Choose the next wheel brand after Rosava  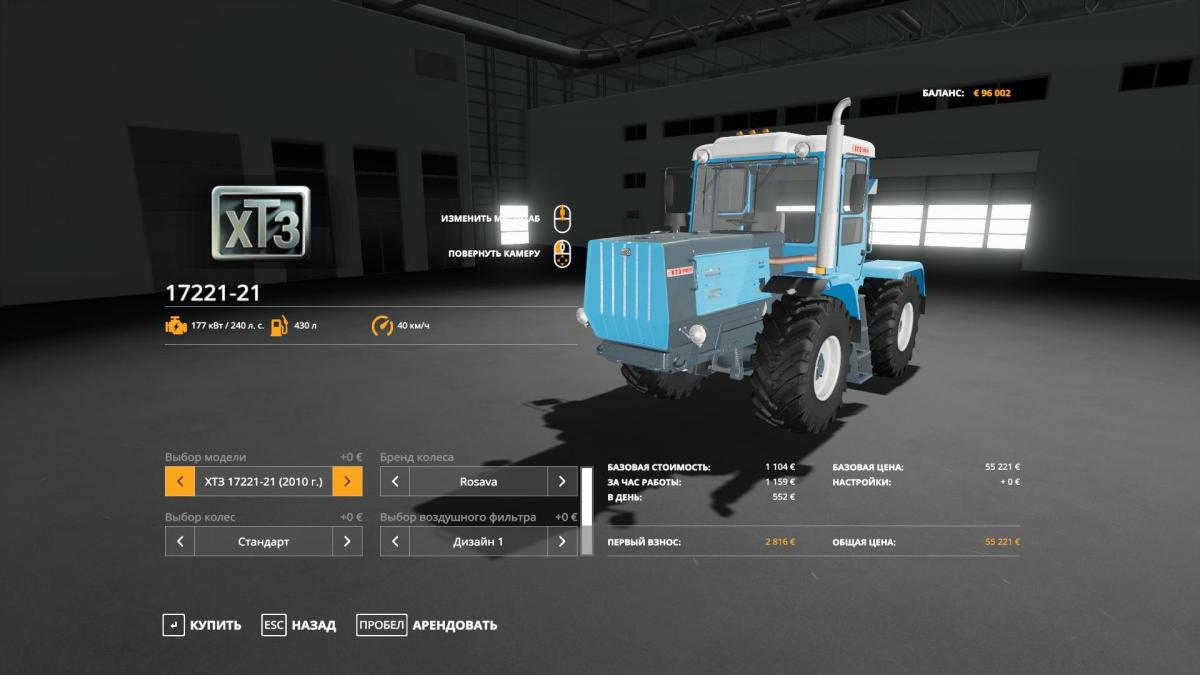pos(562,481)
